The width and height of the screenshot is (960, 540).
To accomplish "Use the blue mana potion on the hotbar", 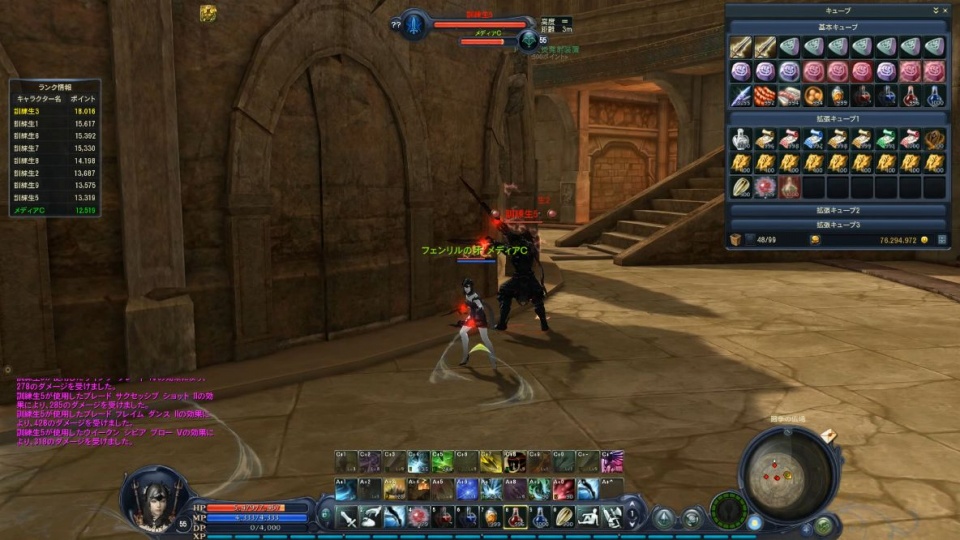I will click(x=540, y=517).
